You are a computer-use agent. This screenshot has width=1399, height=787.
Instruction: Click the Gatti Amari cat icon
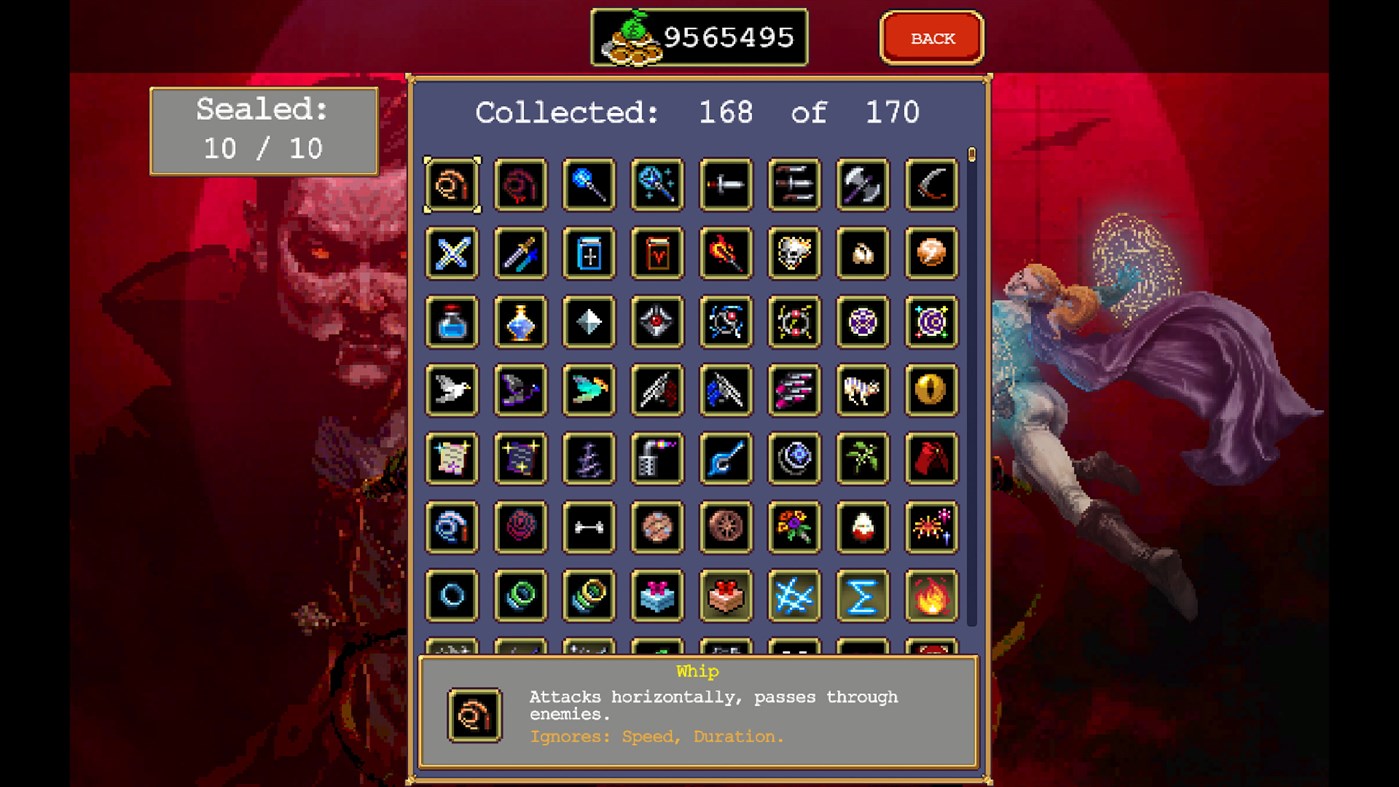[863, 390]
